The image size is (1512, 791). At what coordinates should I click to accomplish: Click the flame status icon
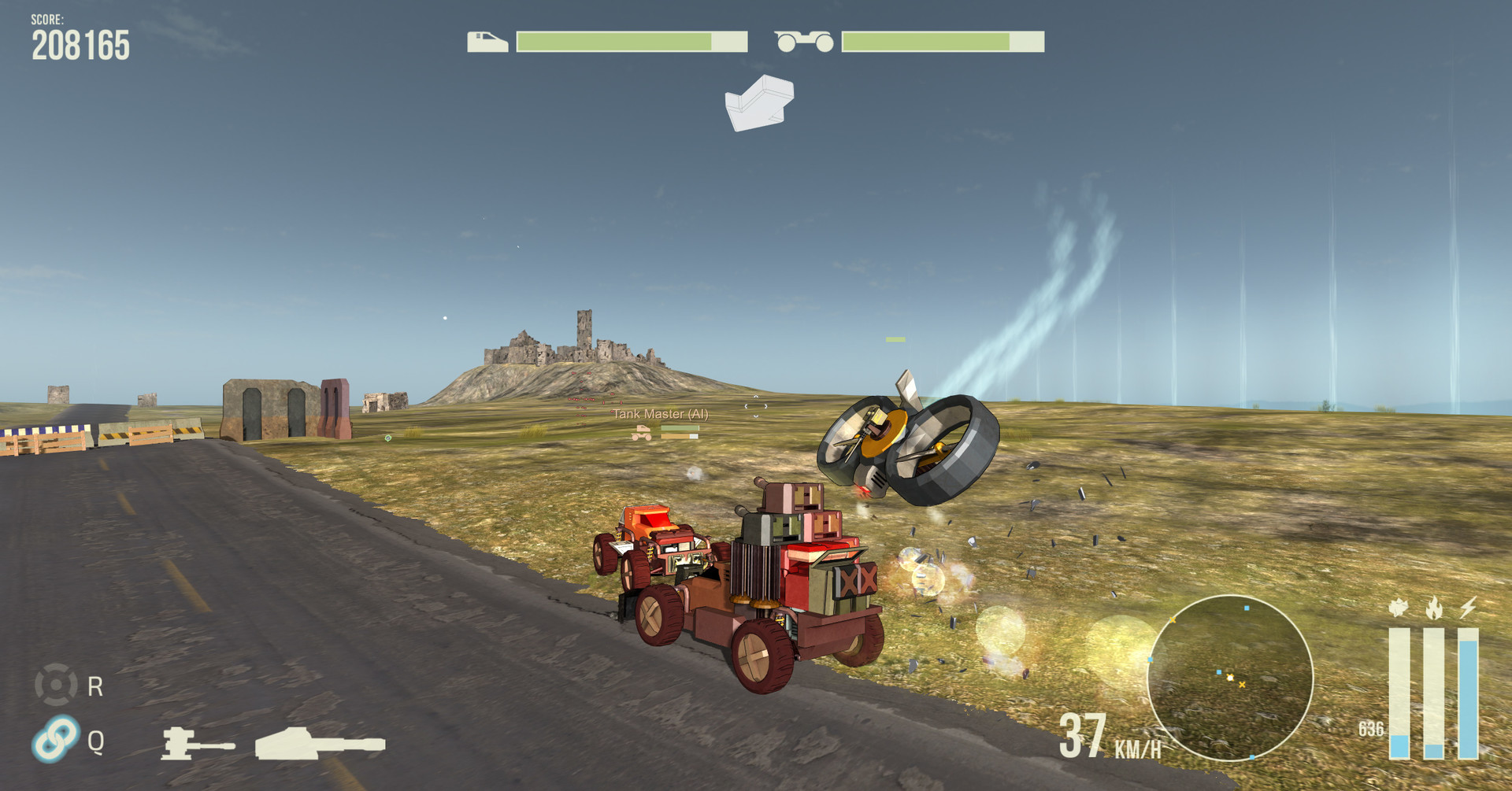click(1433, 607)
